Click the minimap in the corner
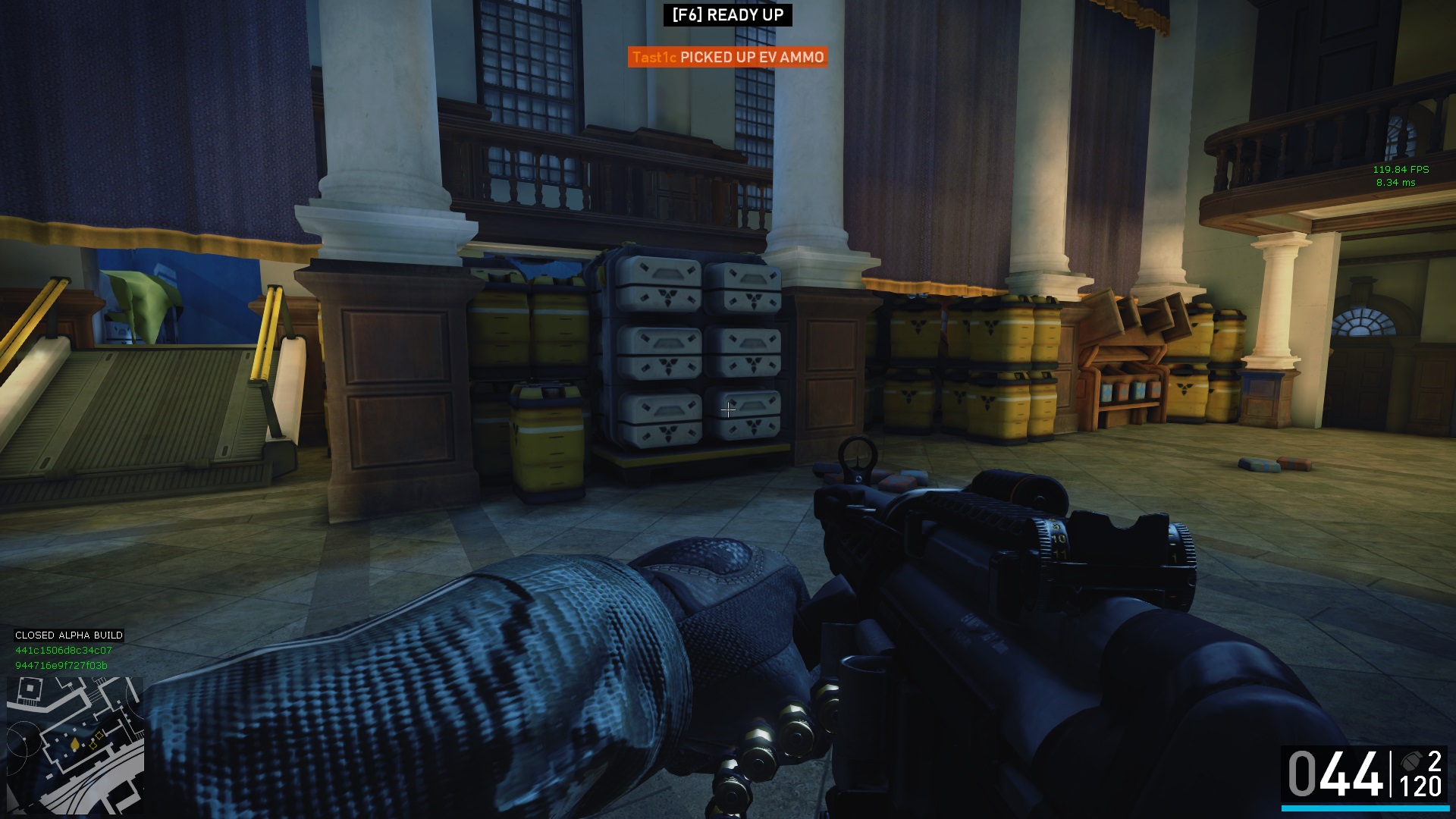The width and height of the screenshot is (1456, 819). (75, 745)
